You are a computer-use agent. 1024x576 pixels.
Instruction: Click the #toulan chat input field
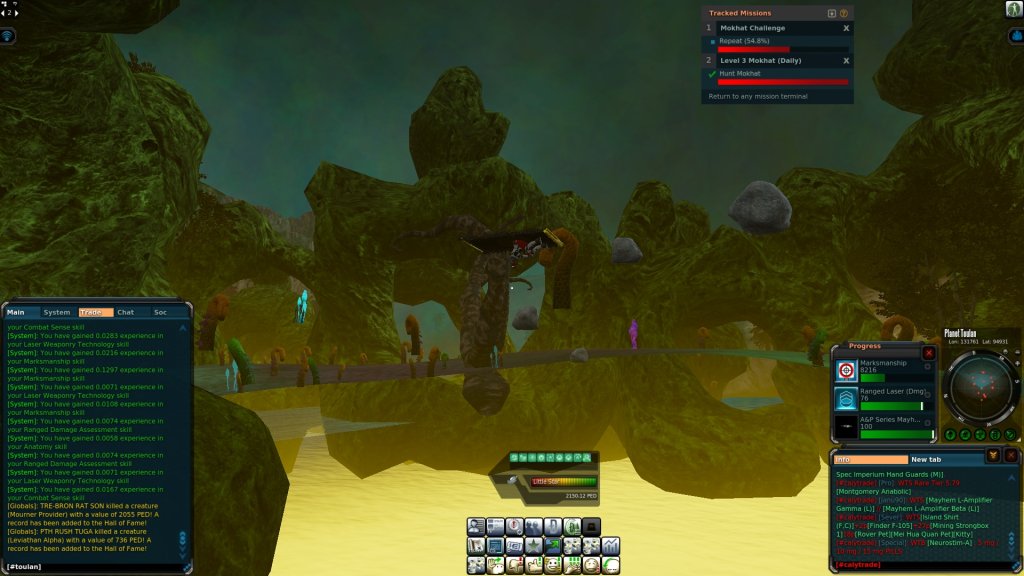(x=95, y=567)
